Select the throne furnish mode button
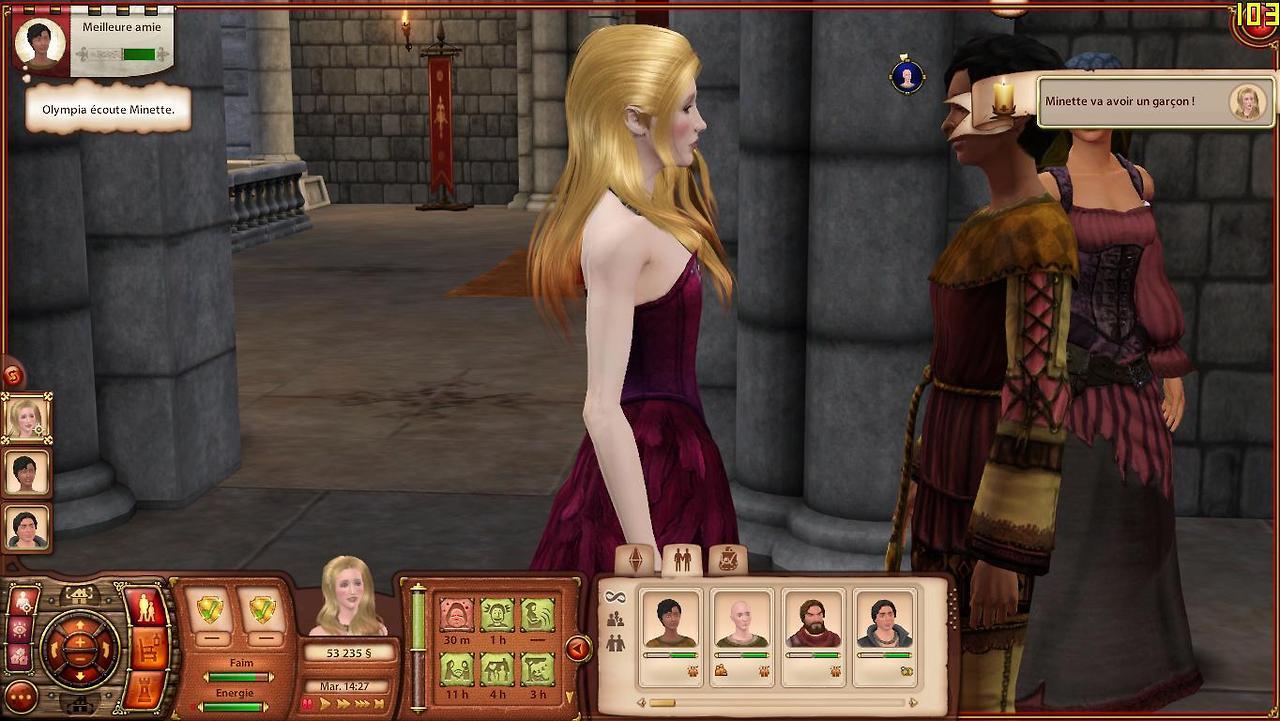The image size is (1280, 721). click(x=146, y=649)
